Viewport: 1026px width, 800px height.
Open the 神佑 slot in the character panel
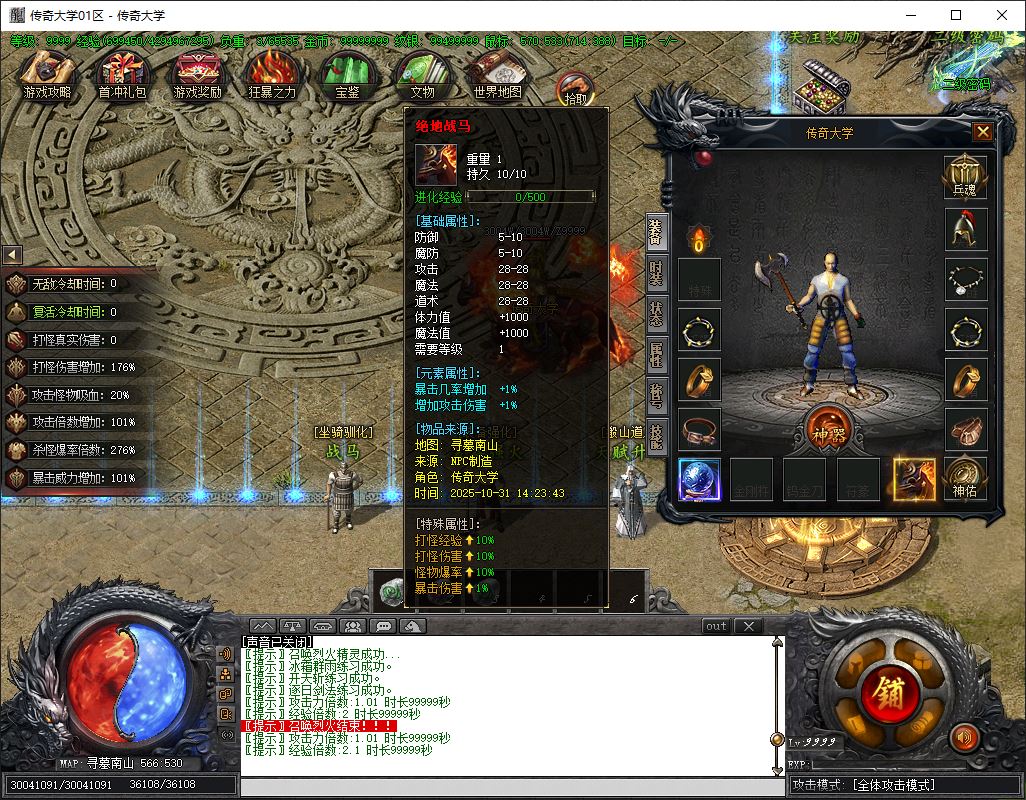[x=965, y=478]
